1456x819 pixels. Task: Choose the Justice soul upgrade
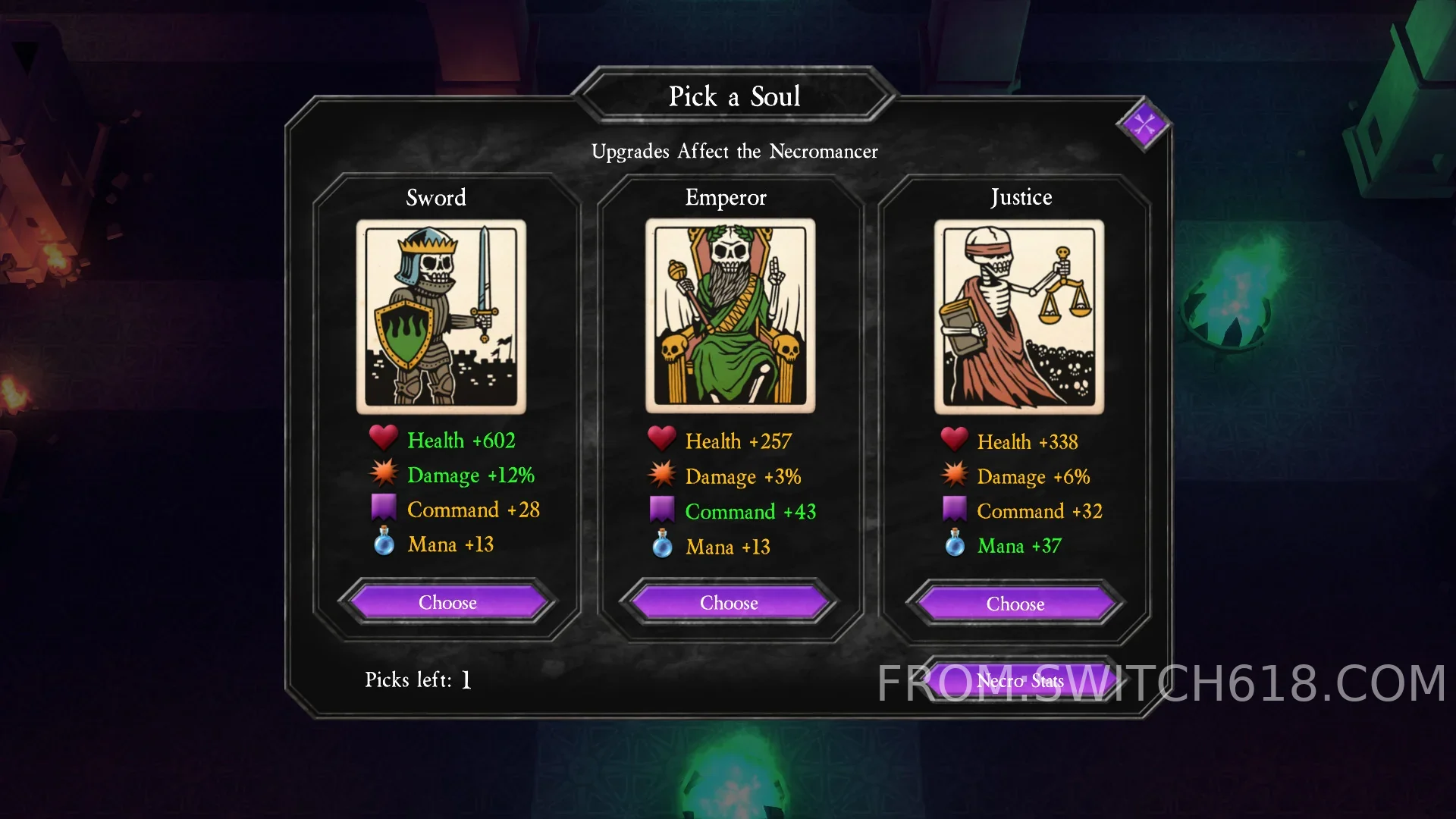[1015, 604]
